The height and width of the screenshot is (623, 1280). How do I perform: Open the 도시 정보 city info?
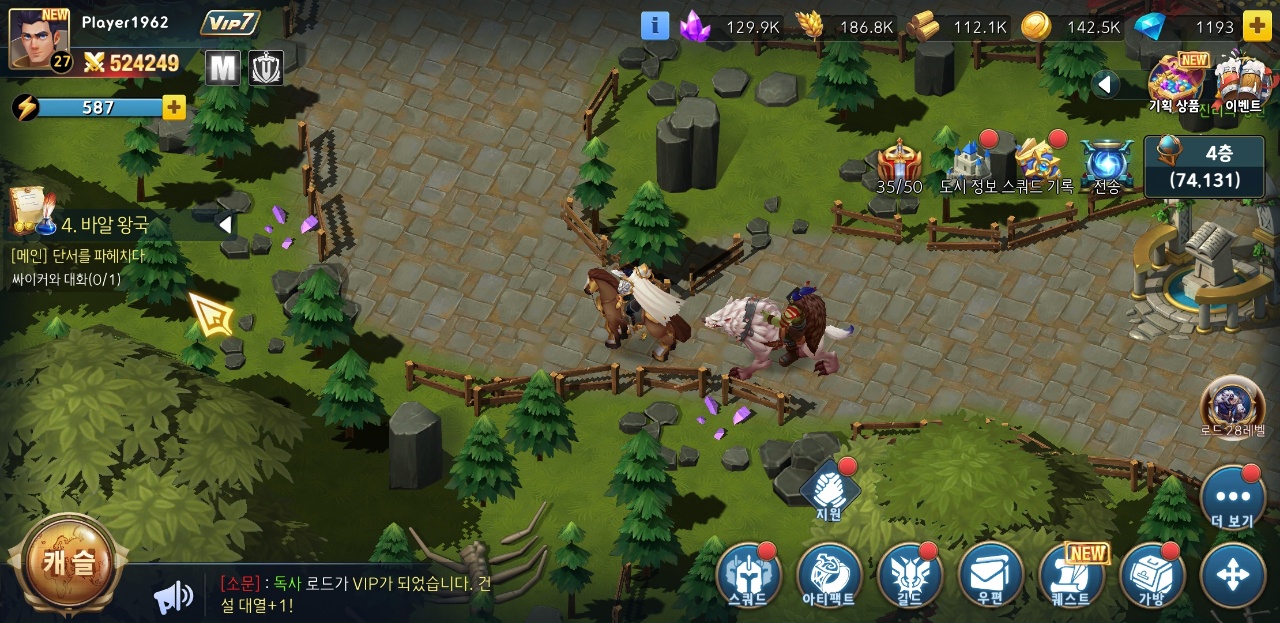click(x=968, y=165)
